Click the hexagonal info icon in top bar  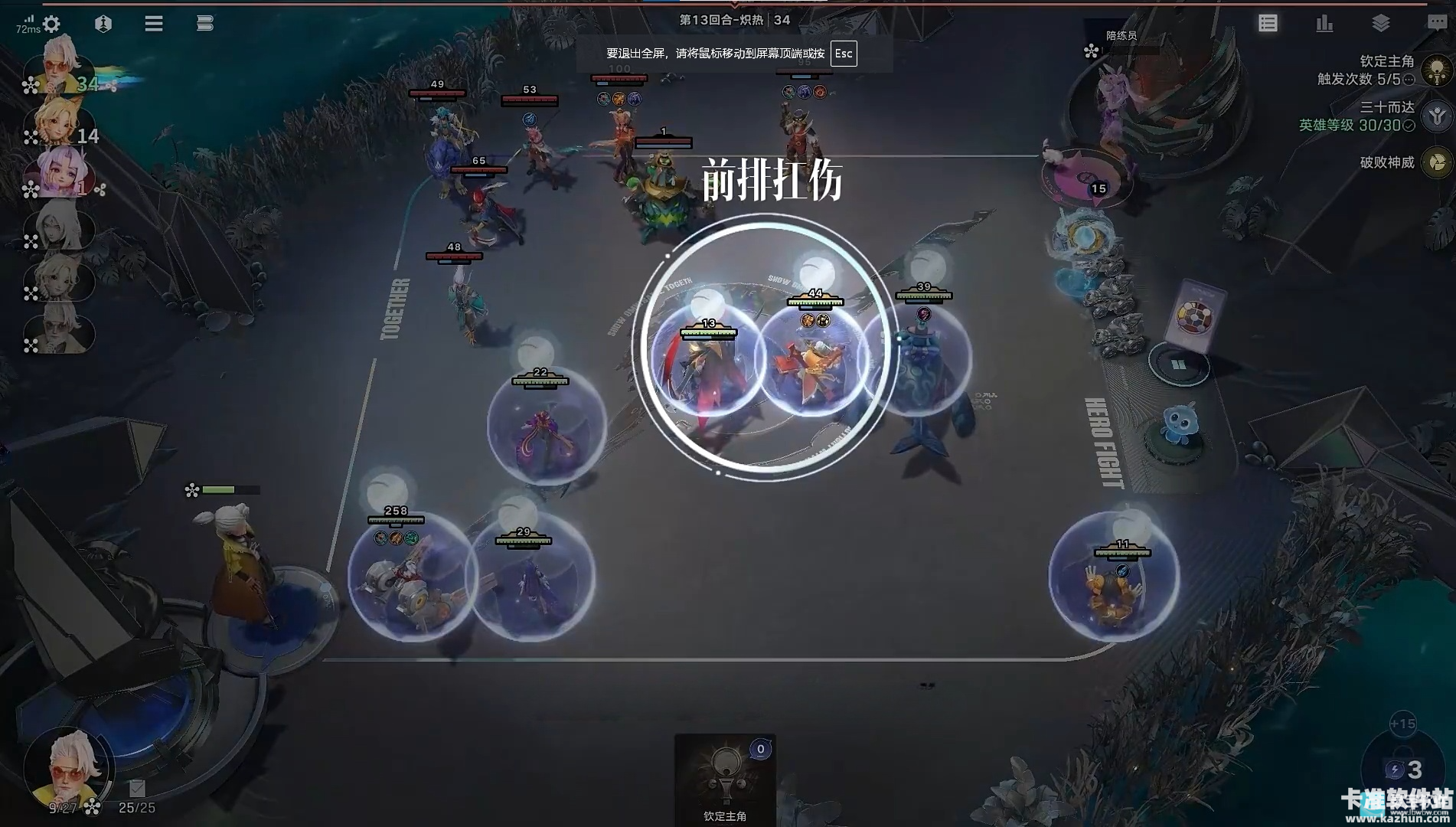103,24
